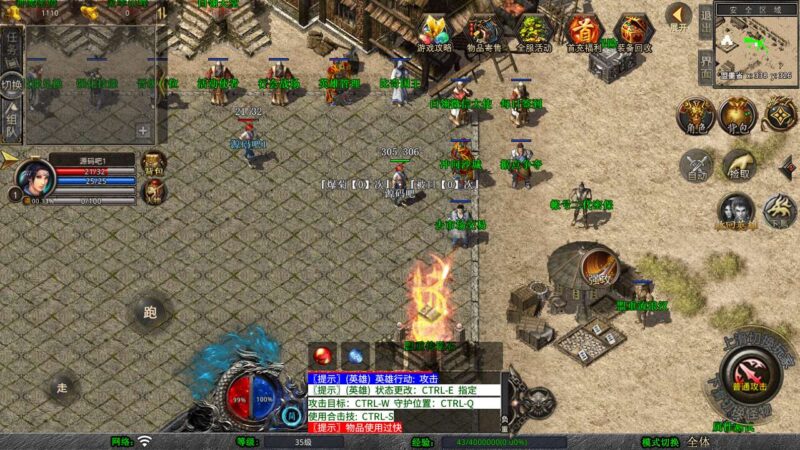Click the 切换 switch button
The width and height of the screenshot is (800, 450).
click(12, 84)
